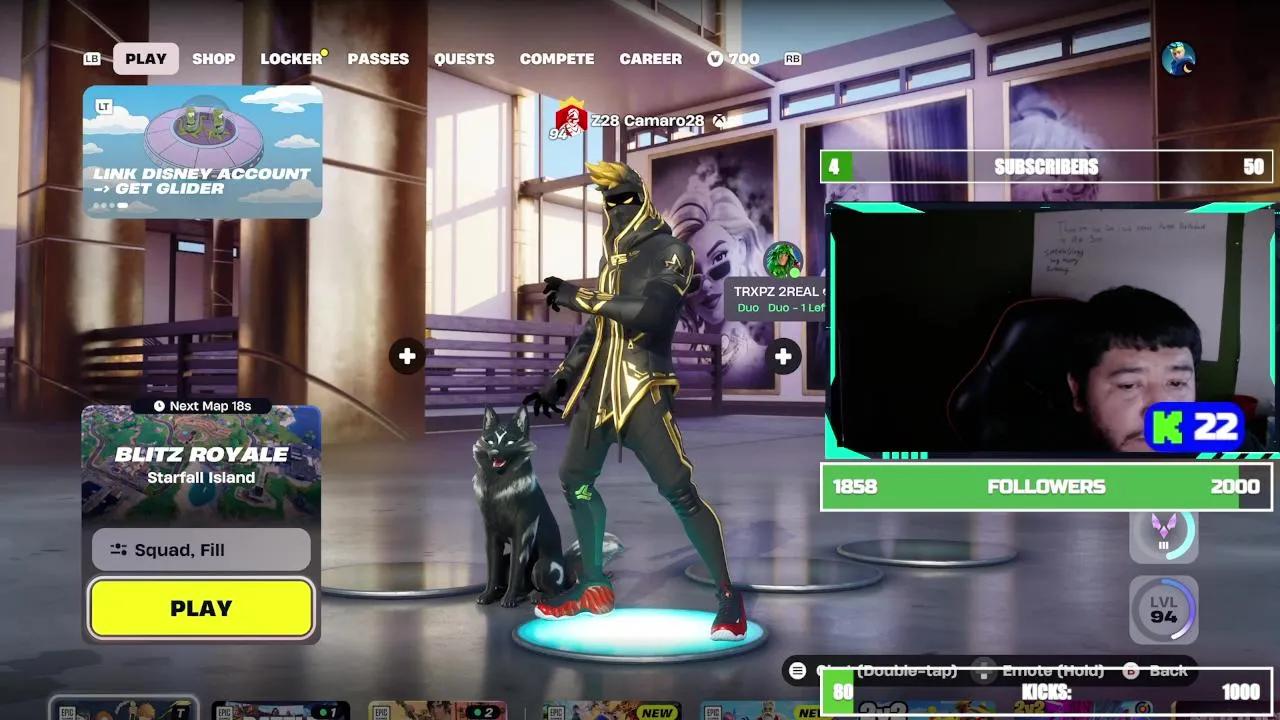This screenshot has width=1280, height=720.
Task: Click the plus icon beside the character
Action: coord(783,355)
